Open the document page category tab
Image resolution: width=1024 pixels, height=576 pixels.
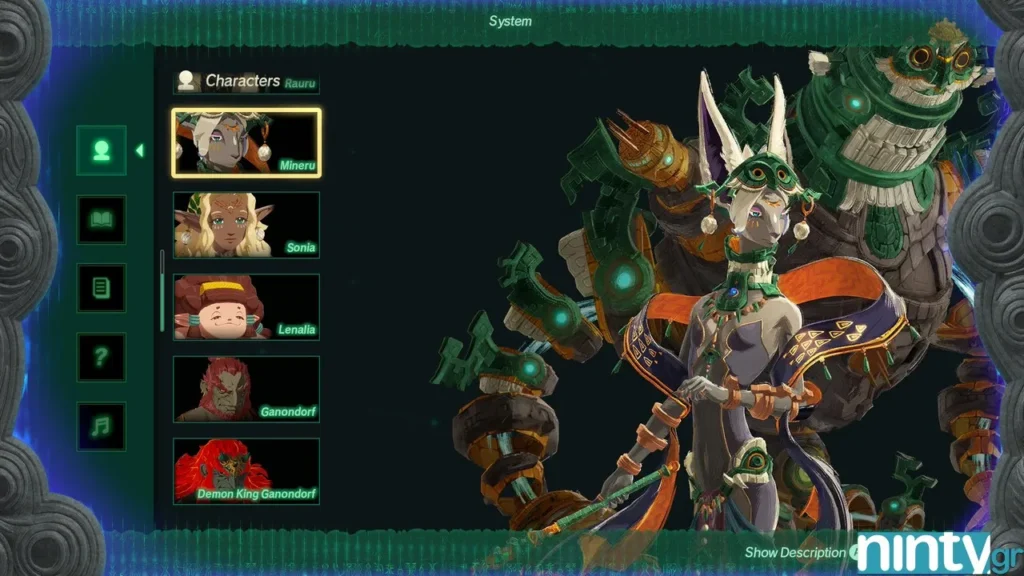pos(101,289)
